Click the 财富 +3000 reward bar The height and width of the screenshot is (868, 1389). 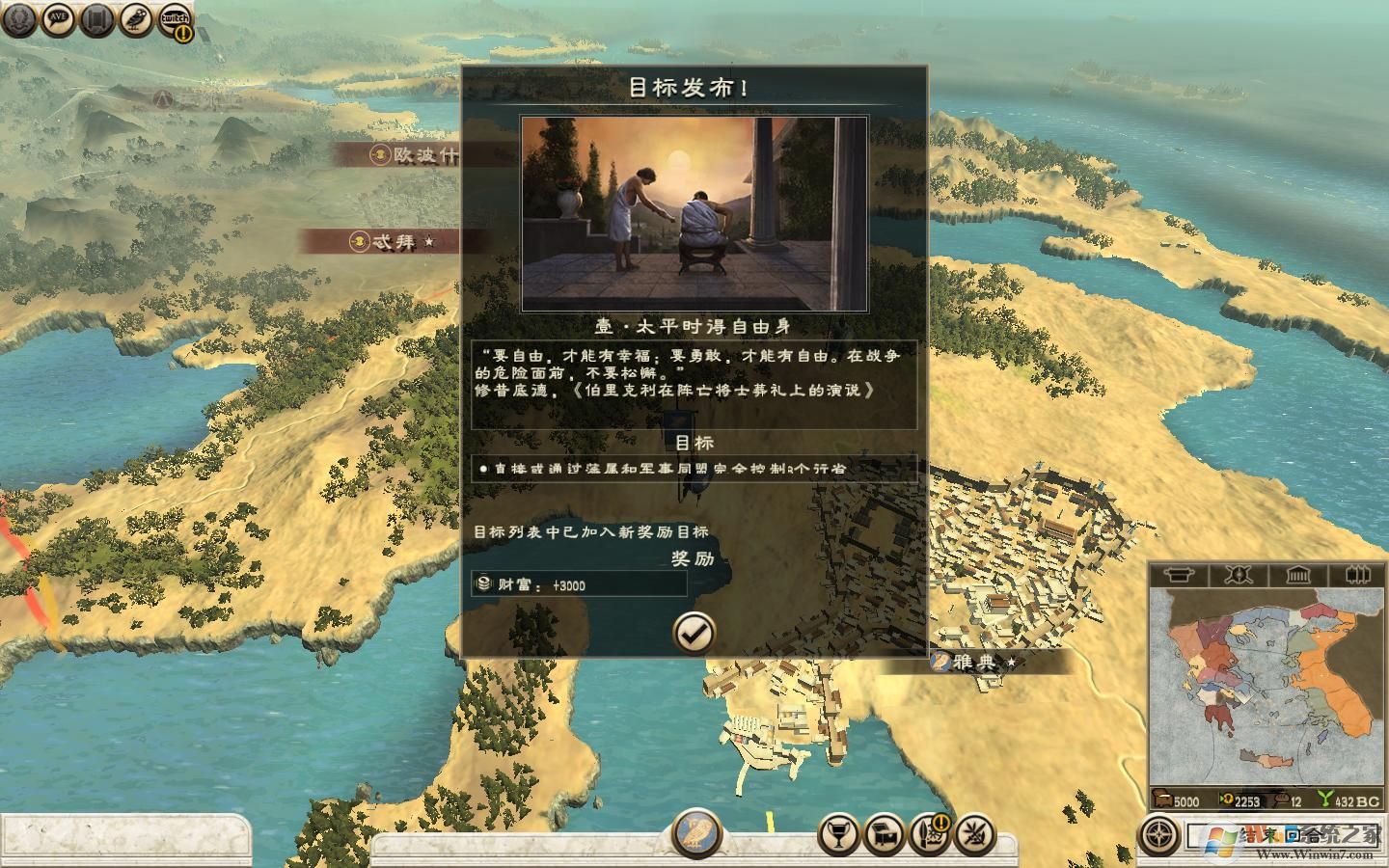[x=577, y=584]
